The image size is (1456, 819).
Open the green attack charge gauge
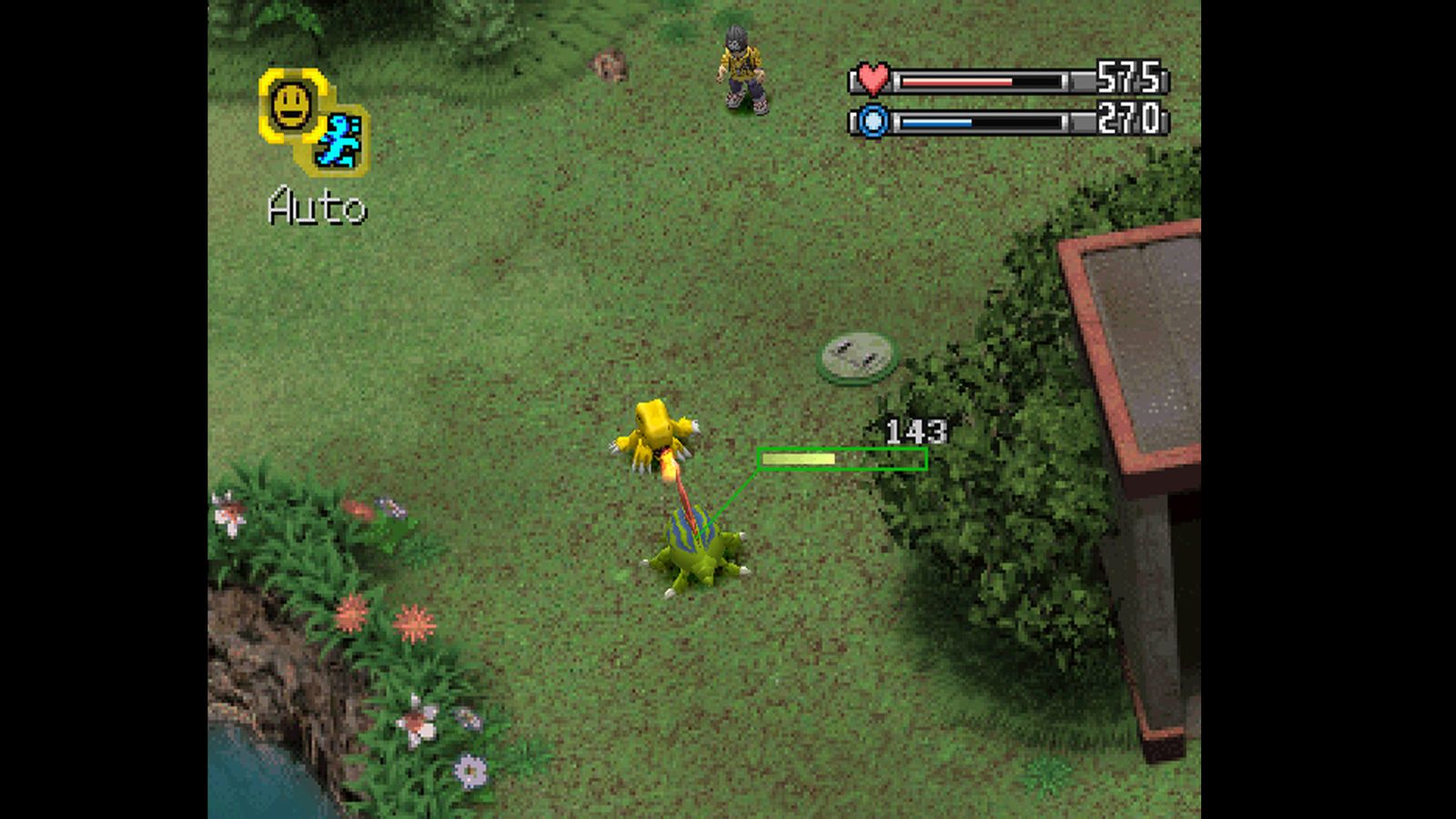point(841,460)
